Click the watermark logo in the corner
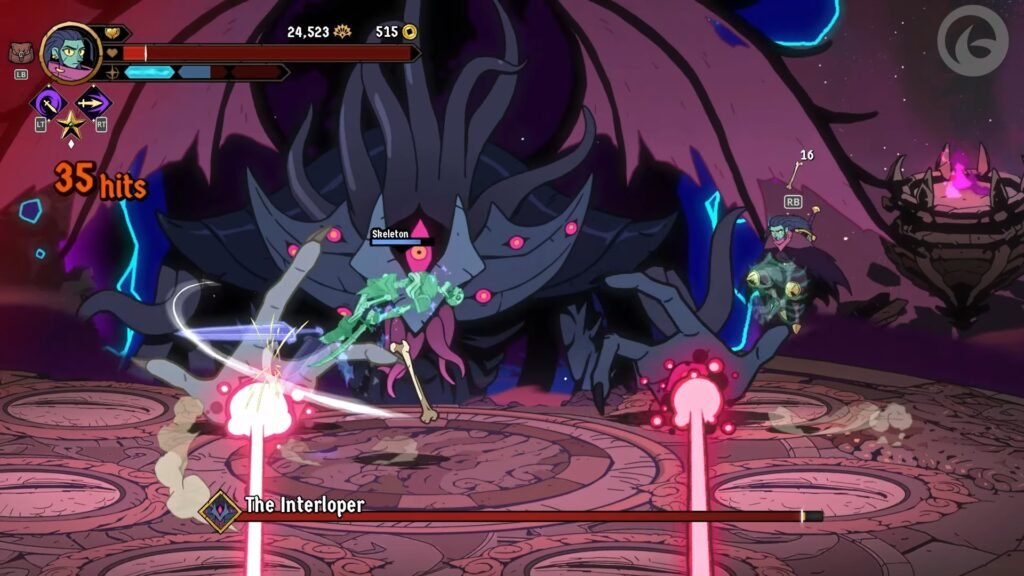The width and height of the screenshot is (1024, 576). (x=972, y=40)
